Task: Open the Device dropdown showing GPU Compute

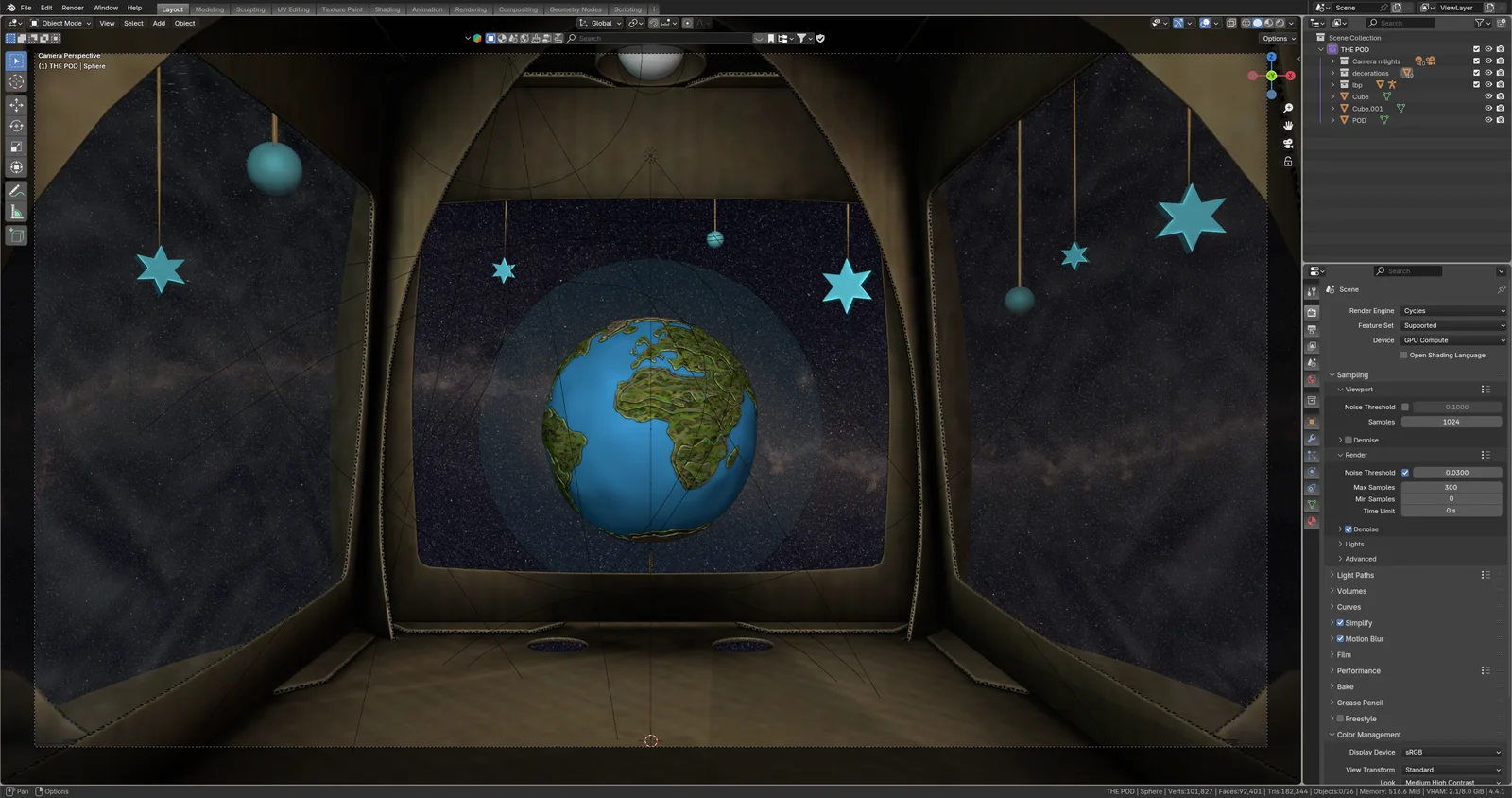Action: 1453,339
